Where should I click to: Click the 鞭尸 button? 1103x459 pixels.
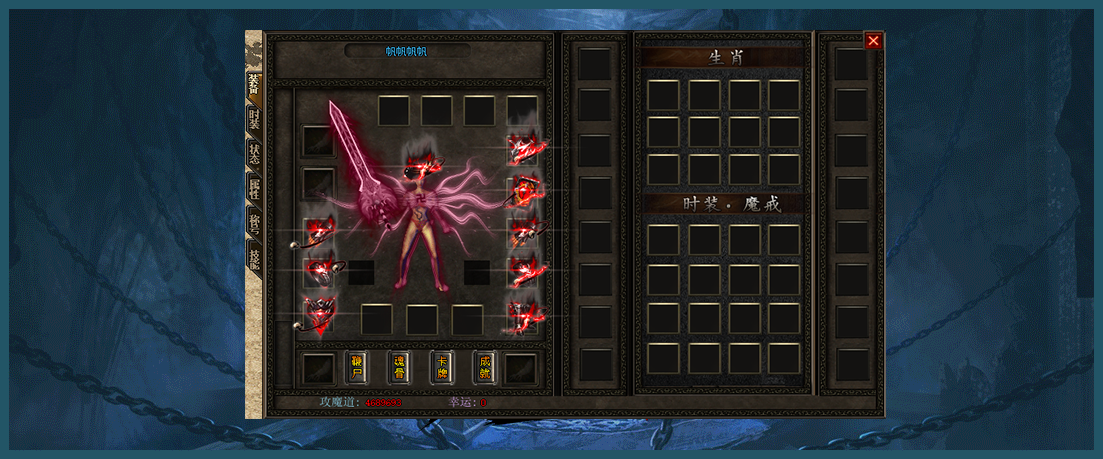pos(356,367)
